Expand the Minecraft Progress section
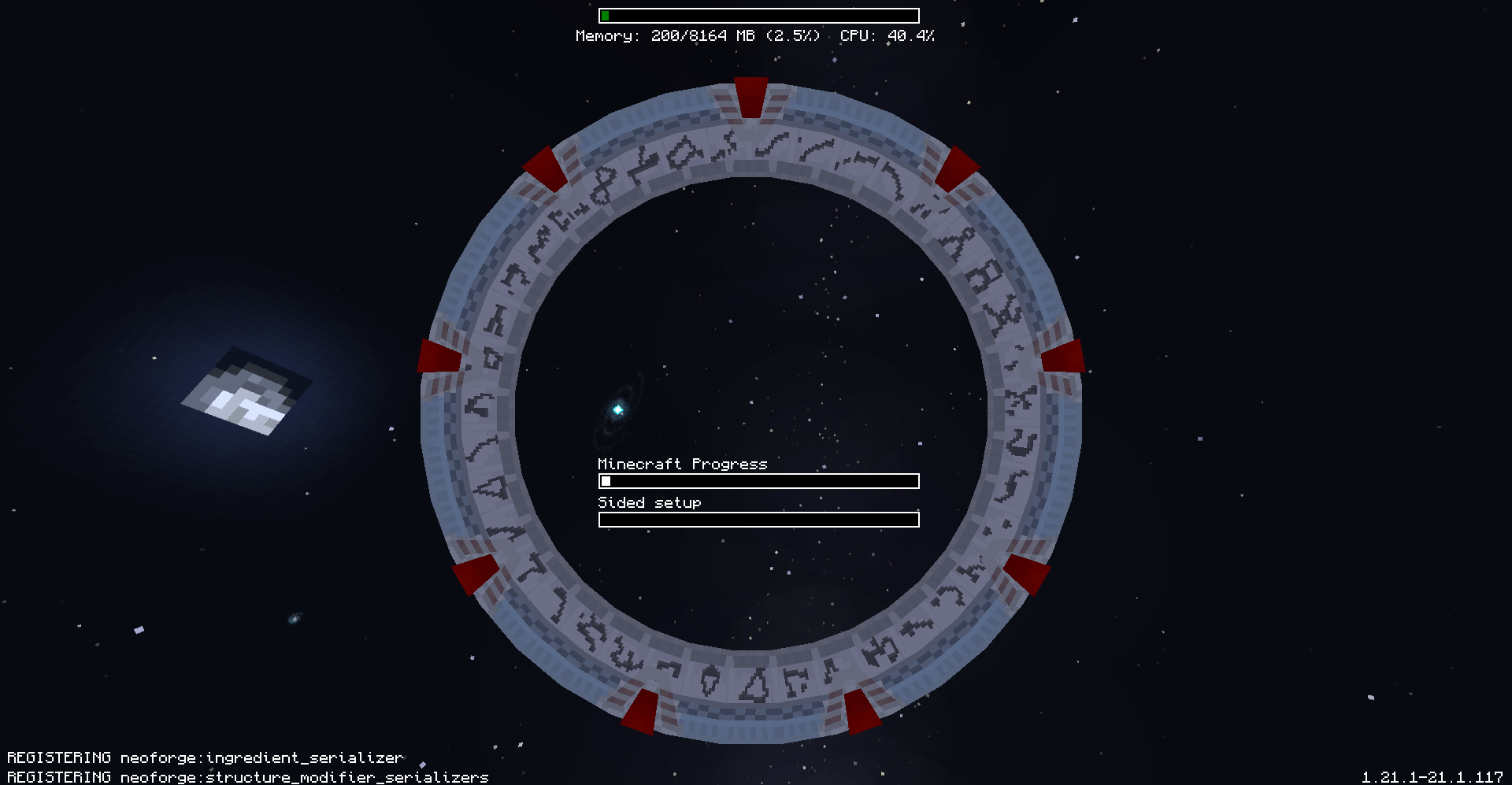This screenshot has width=1512, height=785. point(758,480)
